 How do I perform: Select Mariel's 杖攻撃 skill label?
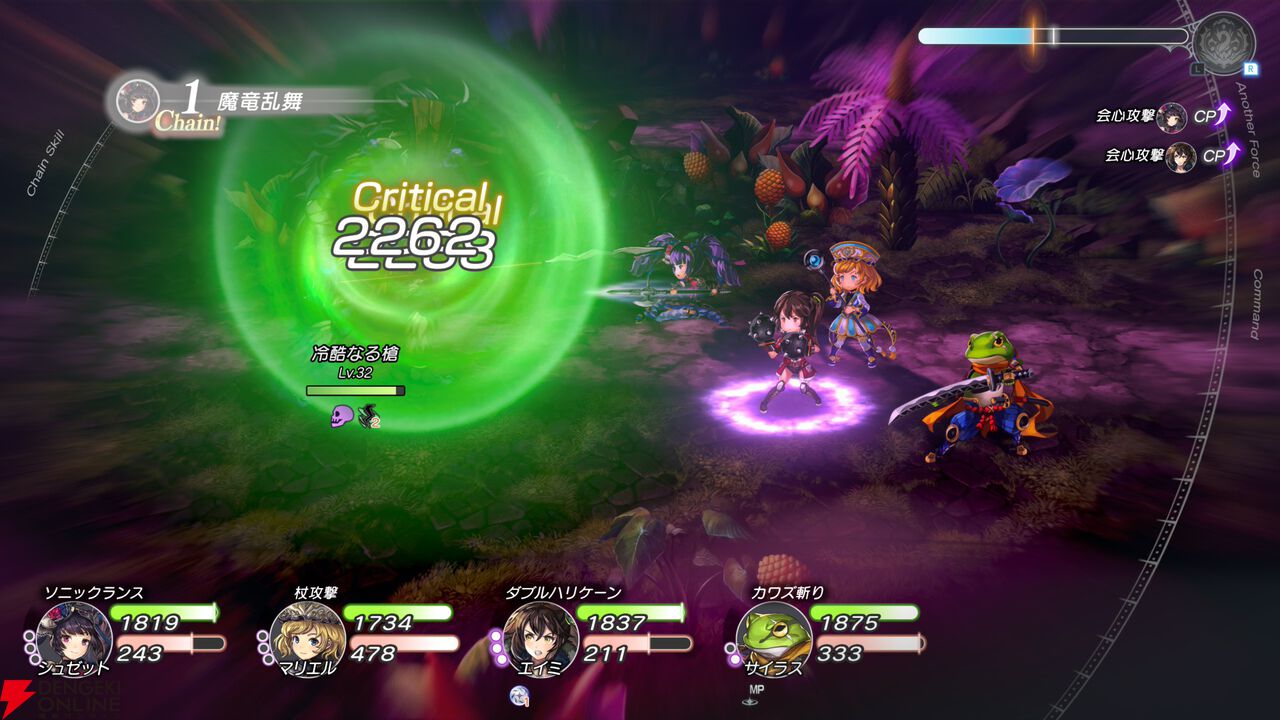pyautogui.click(x=315, y=593)
